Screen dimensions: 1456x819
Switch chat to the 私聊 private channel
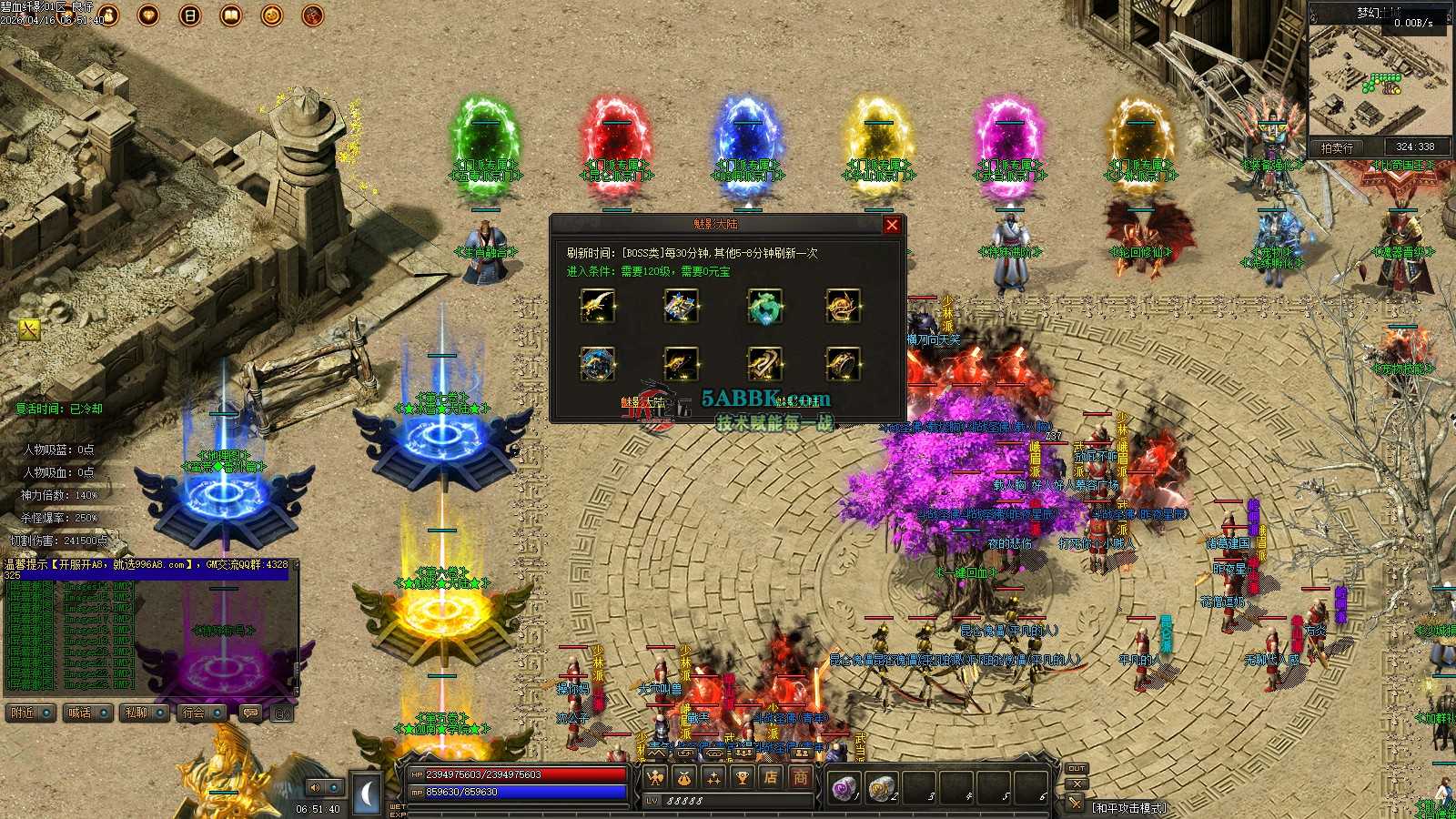click(144, 713)
